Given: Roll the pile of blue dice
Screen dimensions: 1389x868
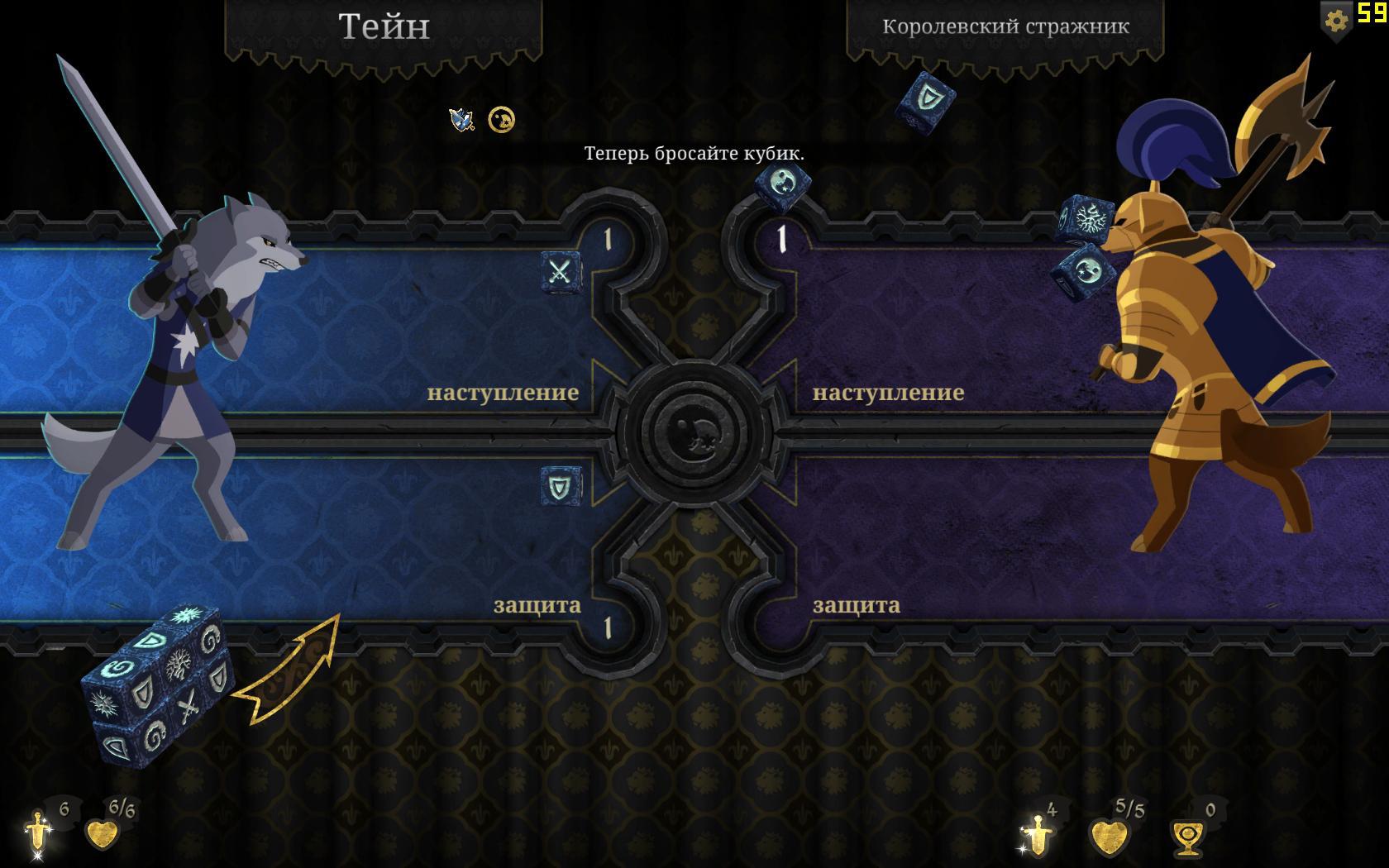Looking at the screenshot, I should coord(157,688).
